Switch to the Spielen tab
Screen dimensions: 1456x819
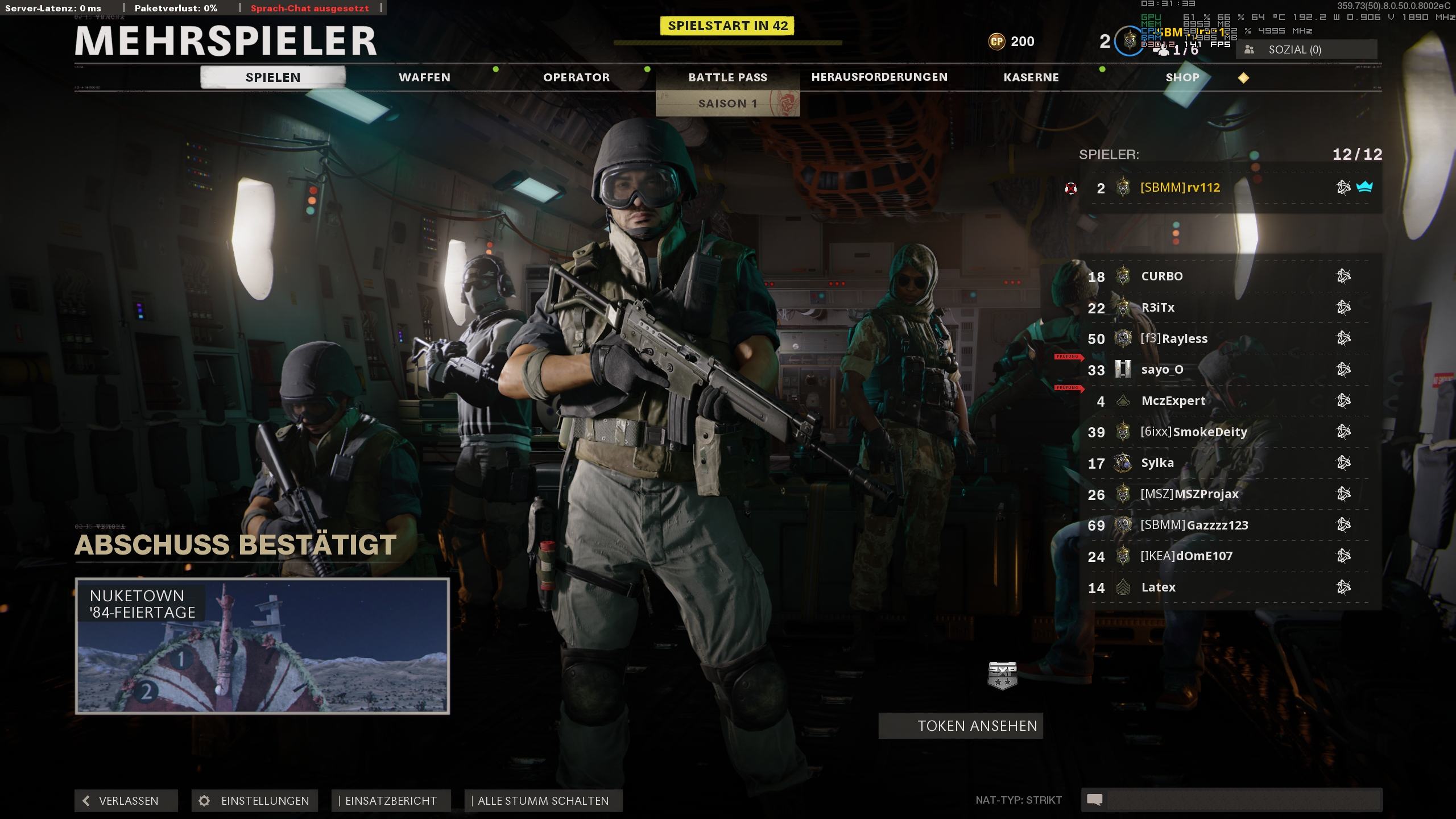[273, 77]
